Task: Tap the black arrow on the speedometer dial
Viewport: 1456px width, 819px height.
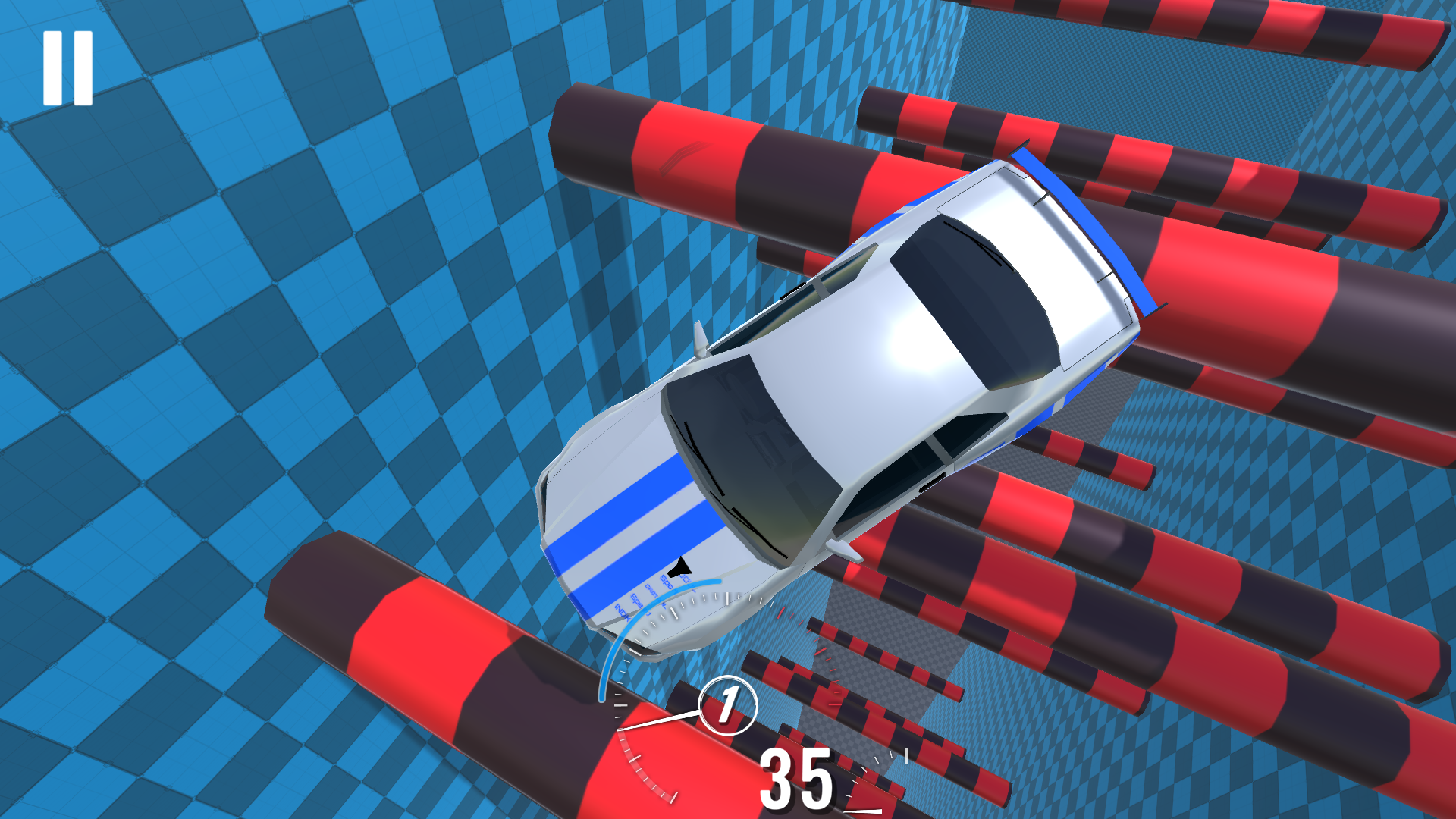Action: coord(680,567)
